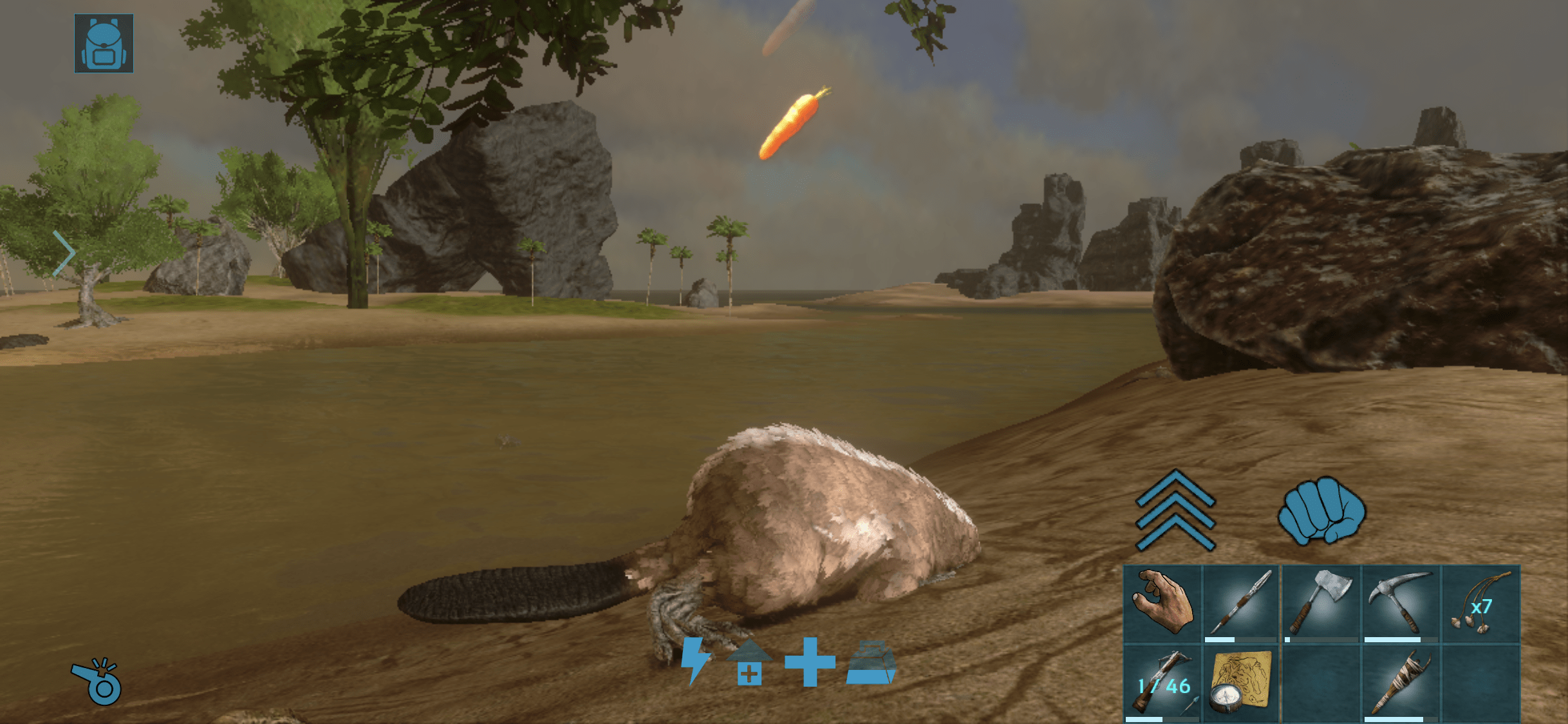The height and width of the screenshot is (724, 1568).
Task: Choose the bola stack of seven
Action: [x=1480, y=604]
